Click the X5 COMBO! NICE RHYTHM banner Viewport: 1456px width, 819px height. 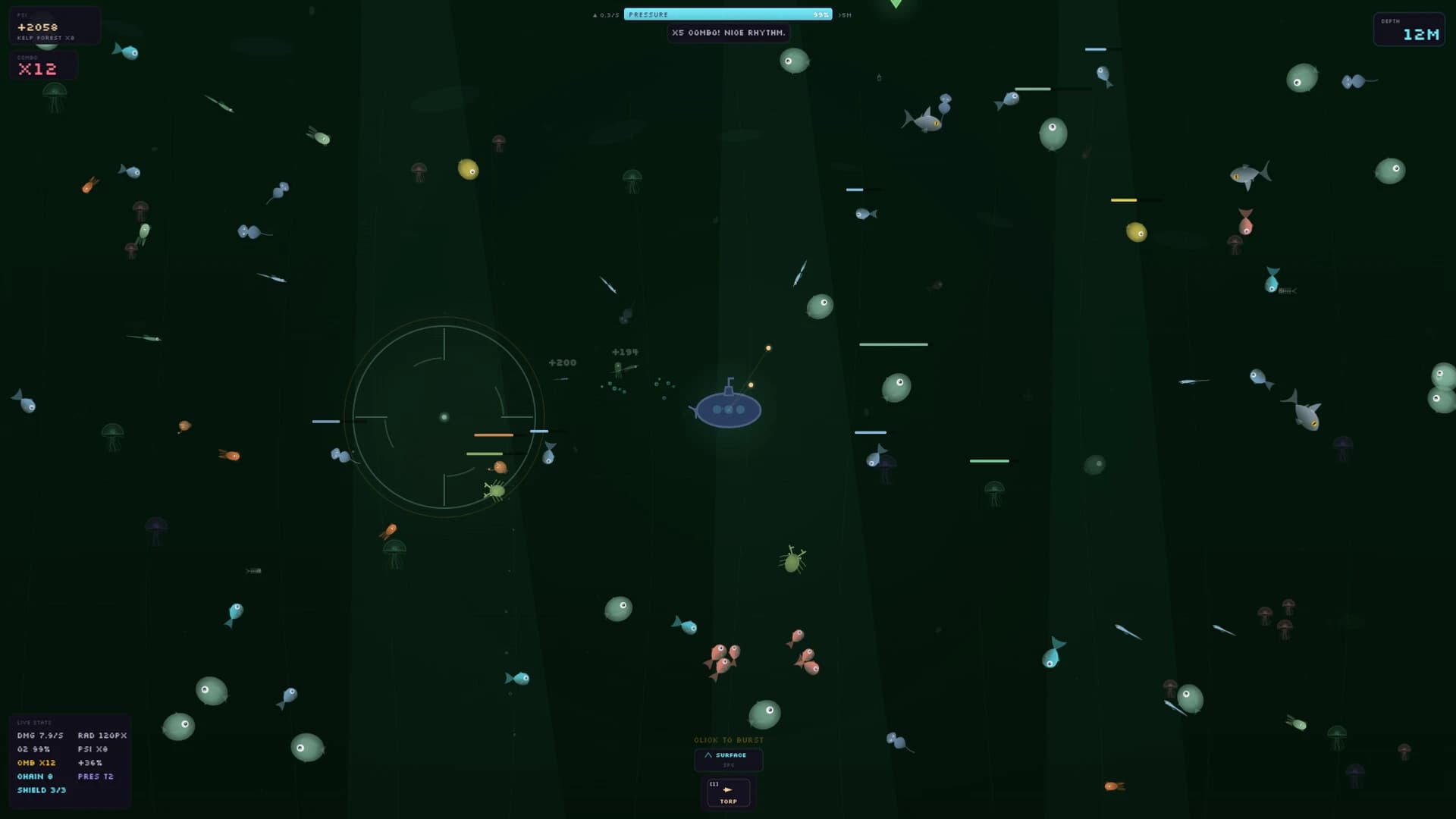pos(728,33)
